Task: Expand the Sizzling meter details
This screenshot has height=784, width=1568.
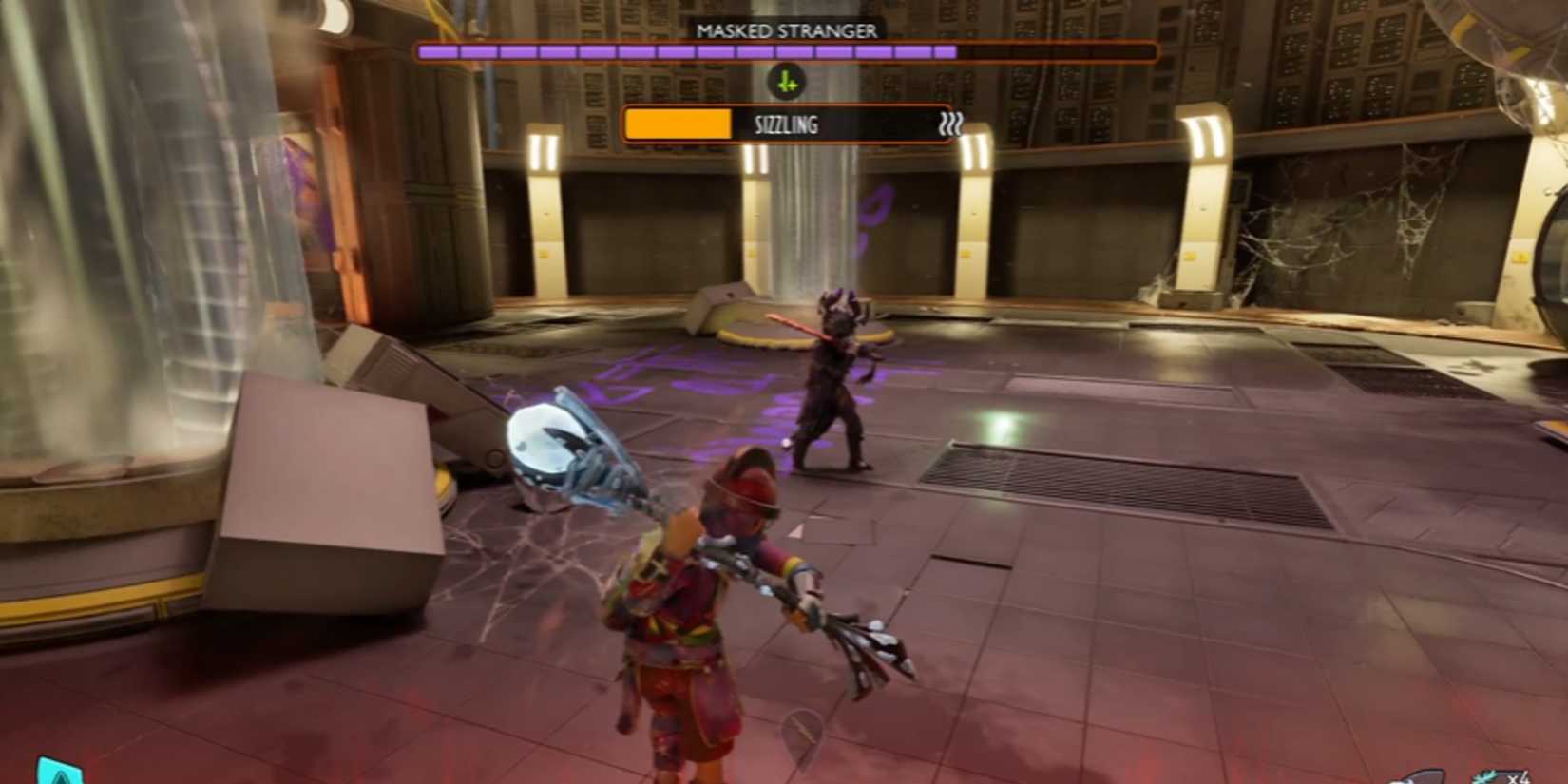Action: click(787, 124)
